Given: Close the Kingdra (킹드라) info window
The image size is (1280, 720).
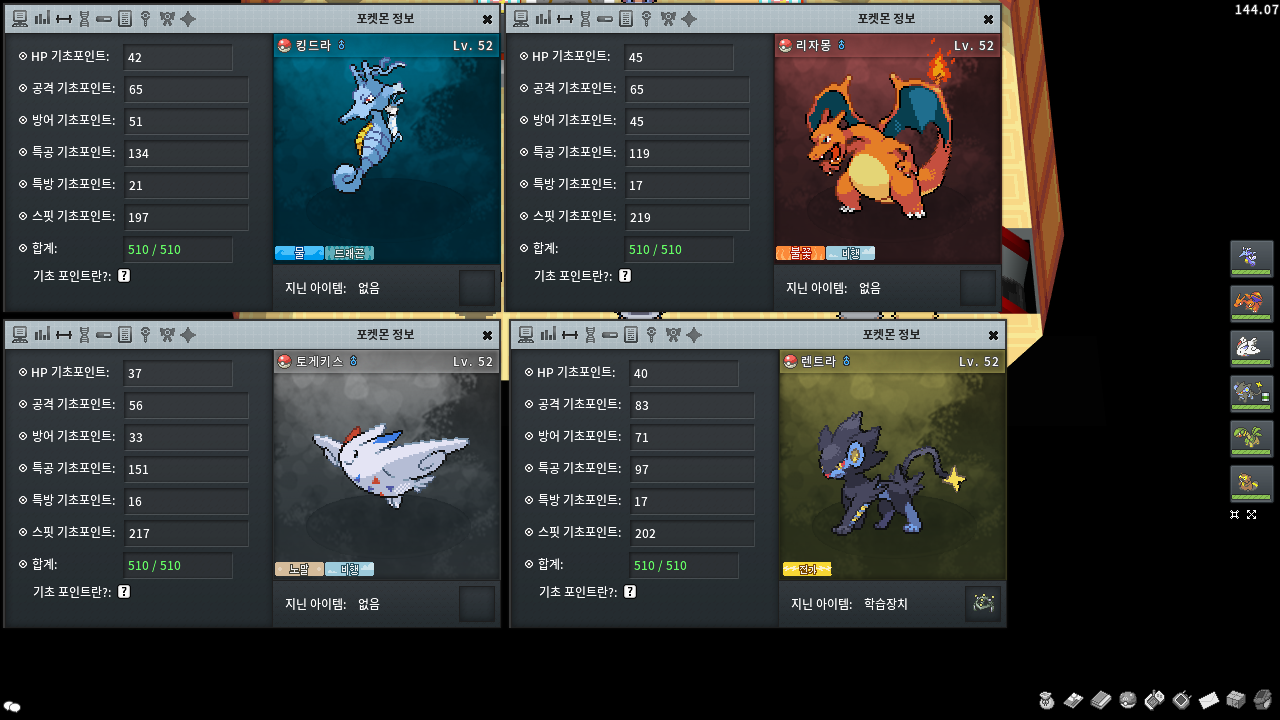Looking at the screenshot, I should click(487, 19).
